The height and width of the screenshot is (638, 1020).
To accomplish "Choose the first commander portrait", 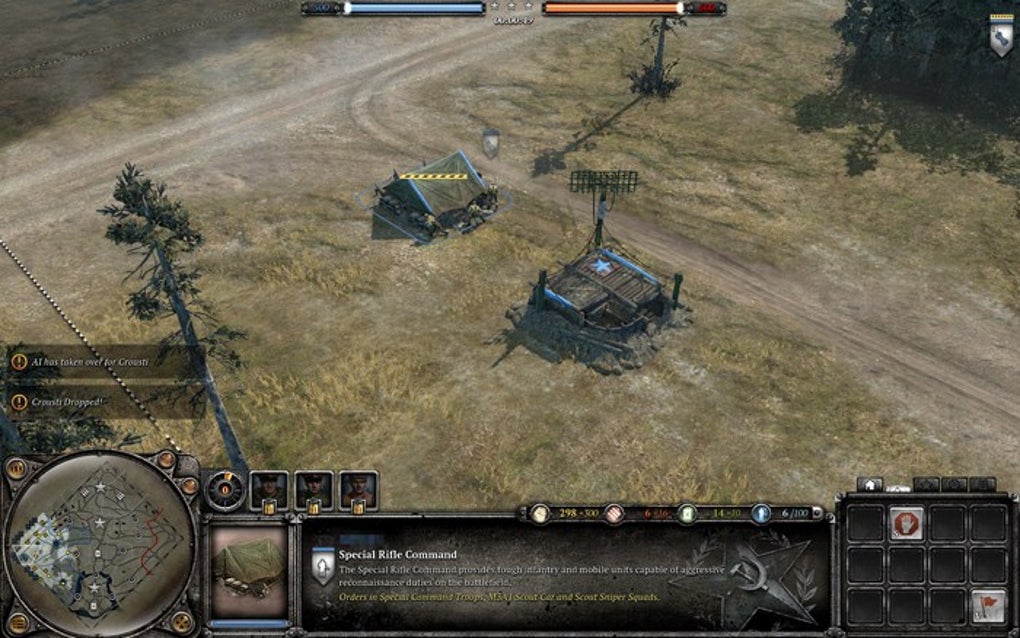I will point(269,489).
